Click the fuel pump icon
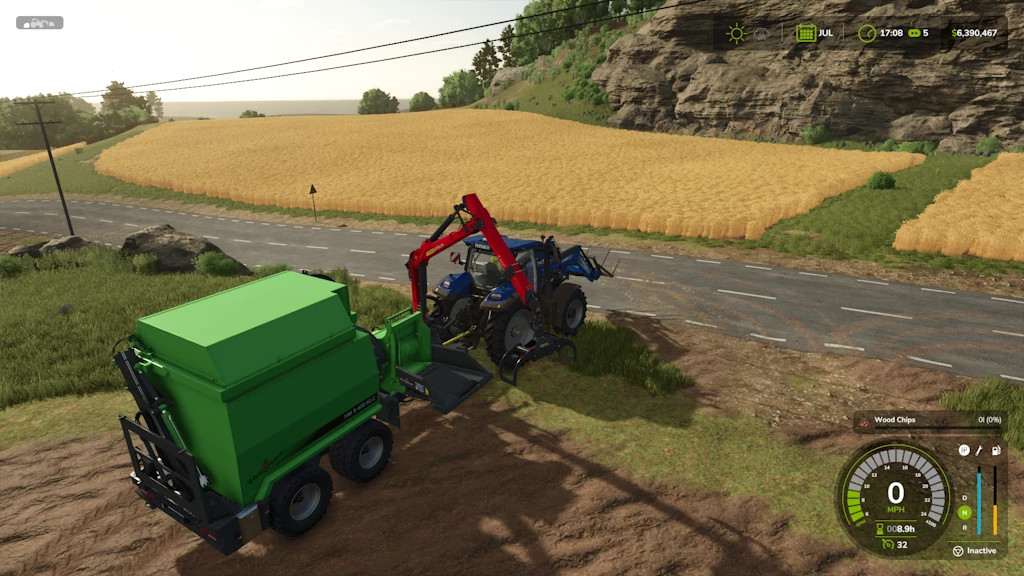1024x576 pixels. [x=995, y=450]
